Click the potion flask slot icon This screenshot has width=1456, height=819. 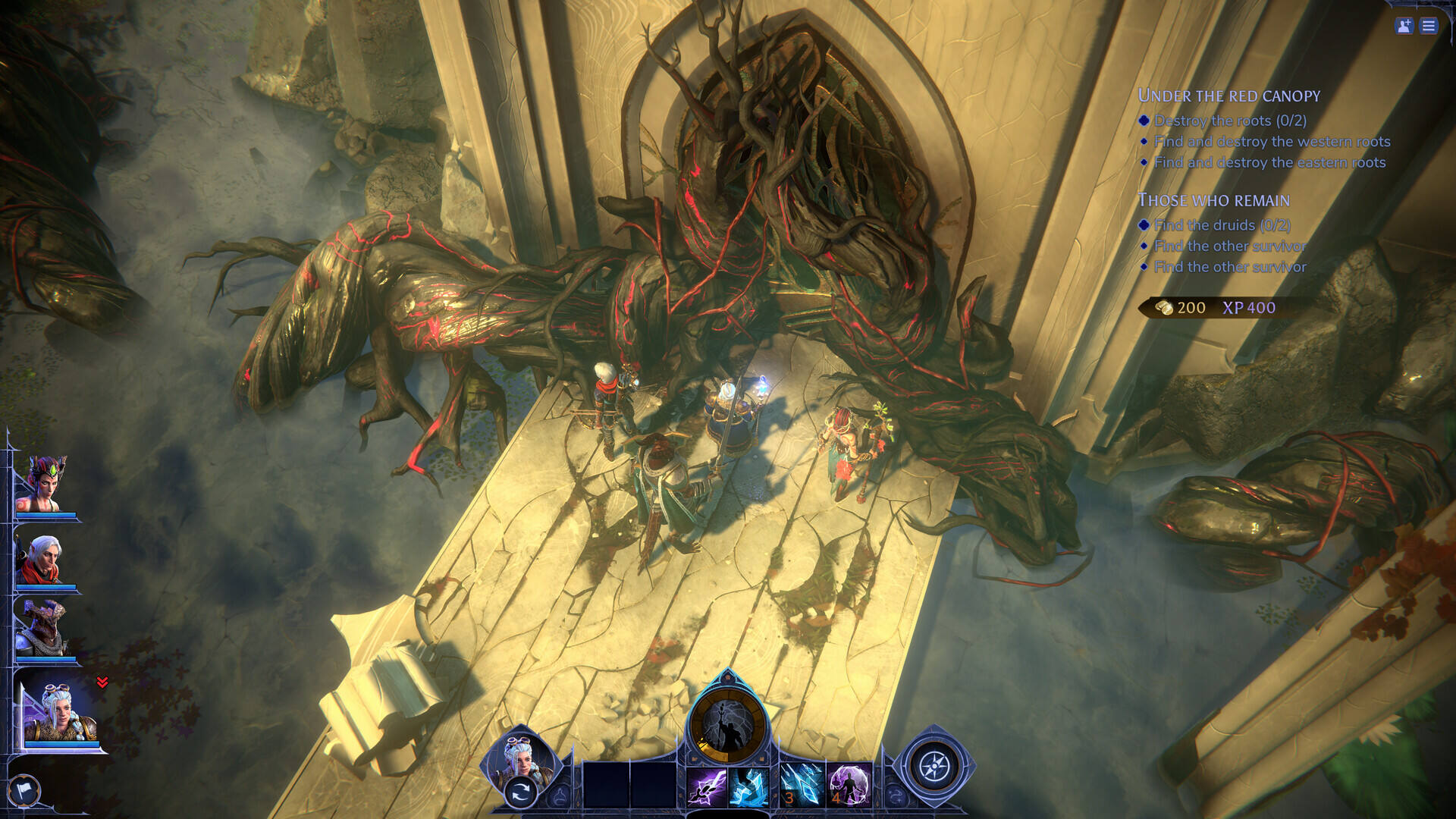tap(560, 795)
